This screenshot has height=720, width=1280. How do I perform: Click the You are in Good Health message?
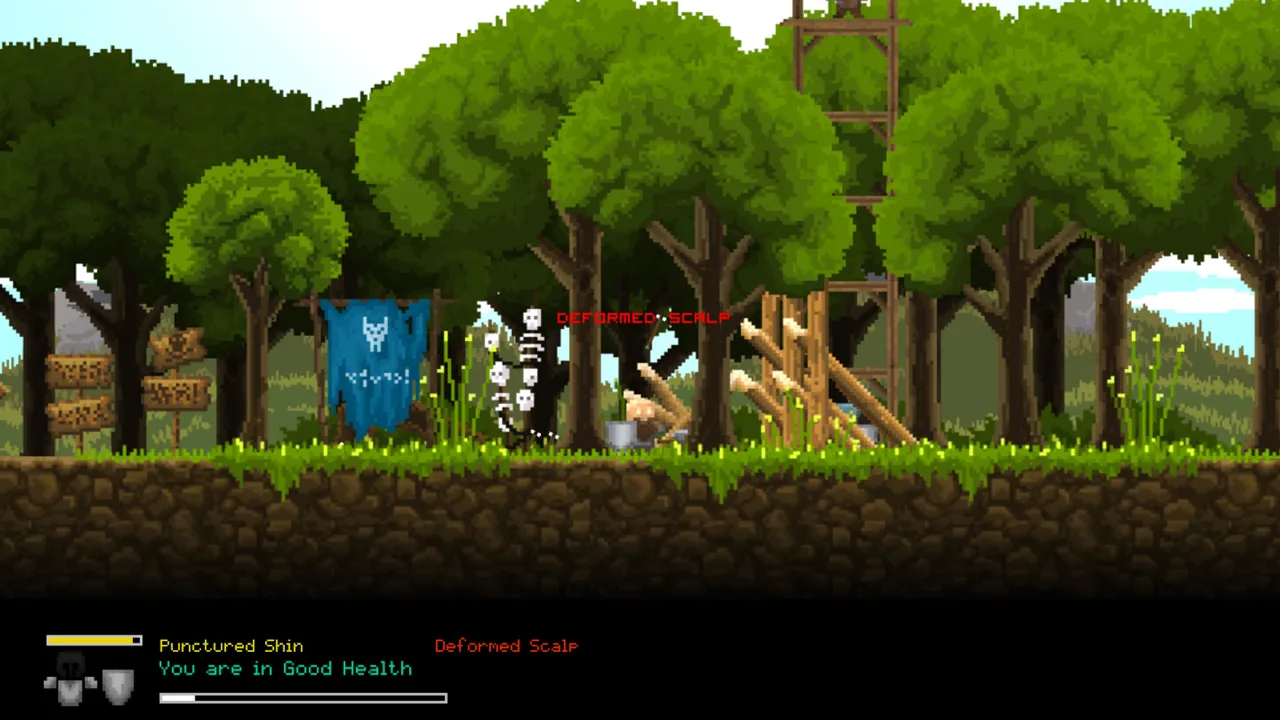285,668
